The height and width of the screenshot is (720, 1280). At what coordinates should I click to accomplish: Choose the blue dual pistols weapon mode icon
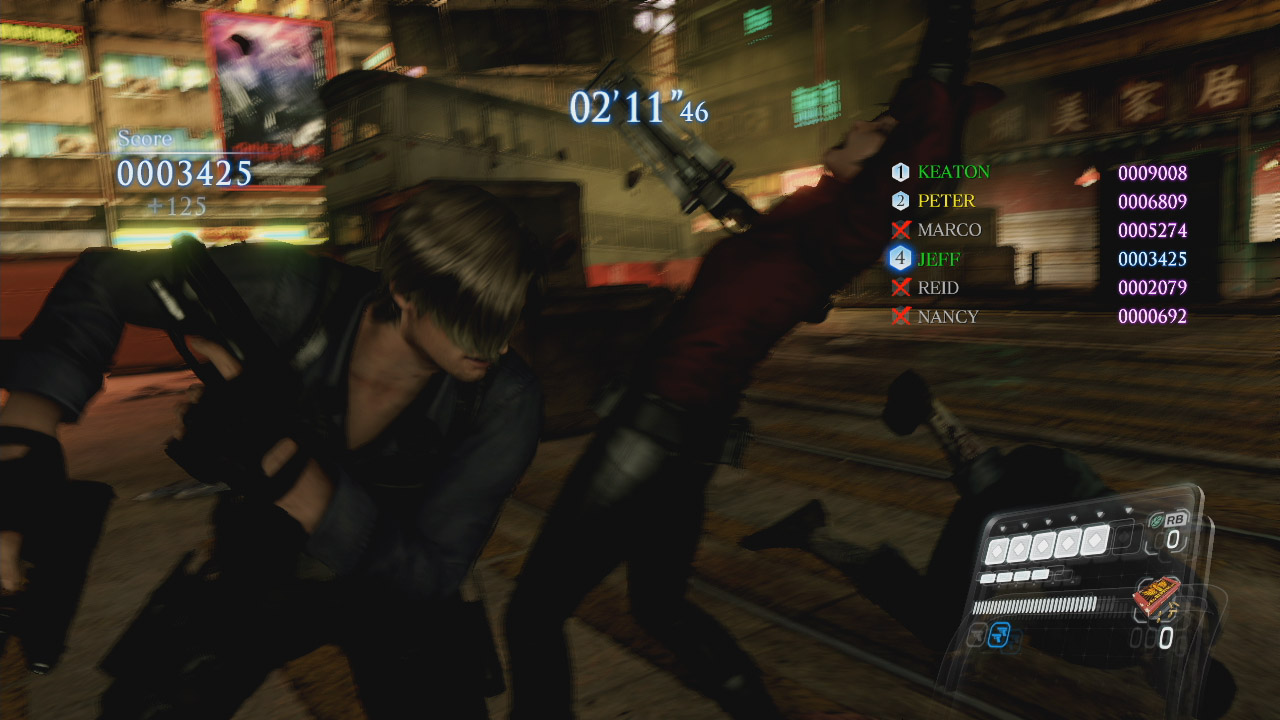click(999, 634)
